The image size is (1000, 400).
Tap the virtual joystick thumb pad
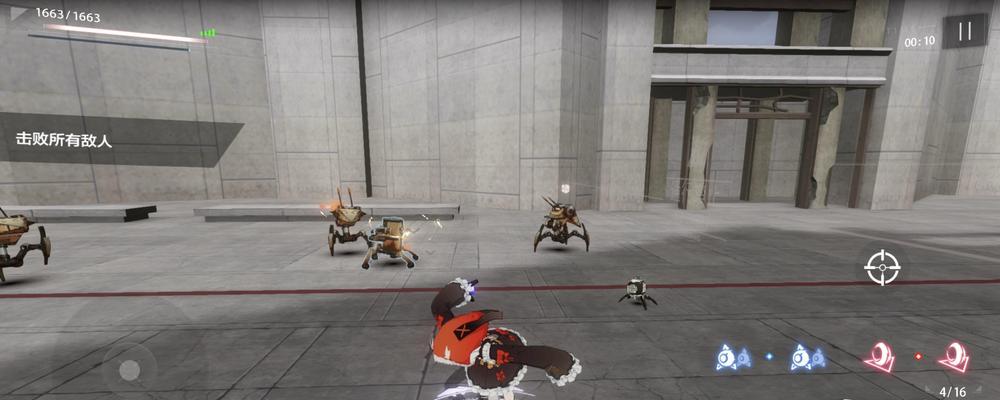[129, 370]
